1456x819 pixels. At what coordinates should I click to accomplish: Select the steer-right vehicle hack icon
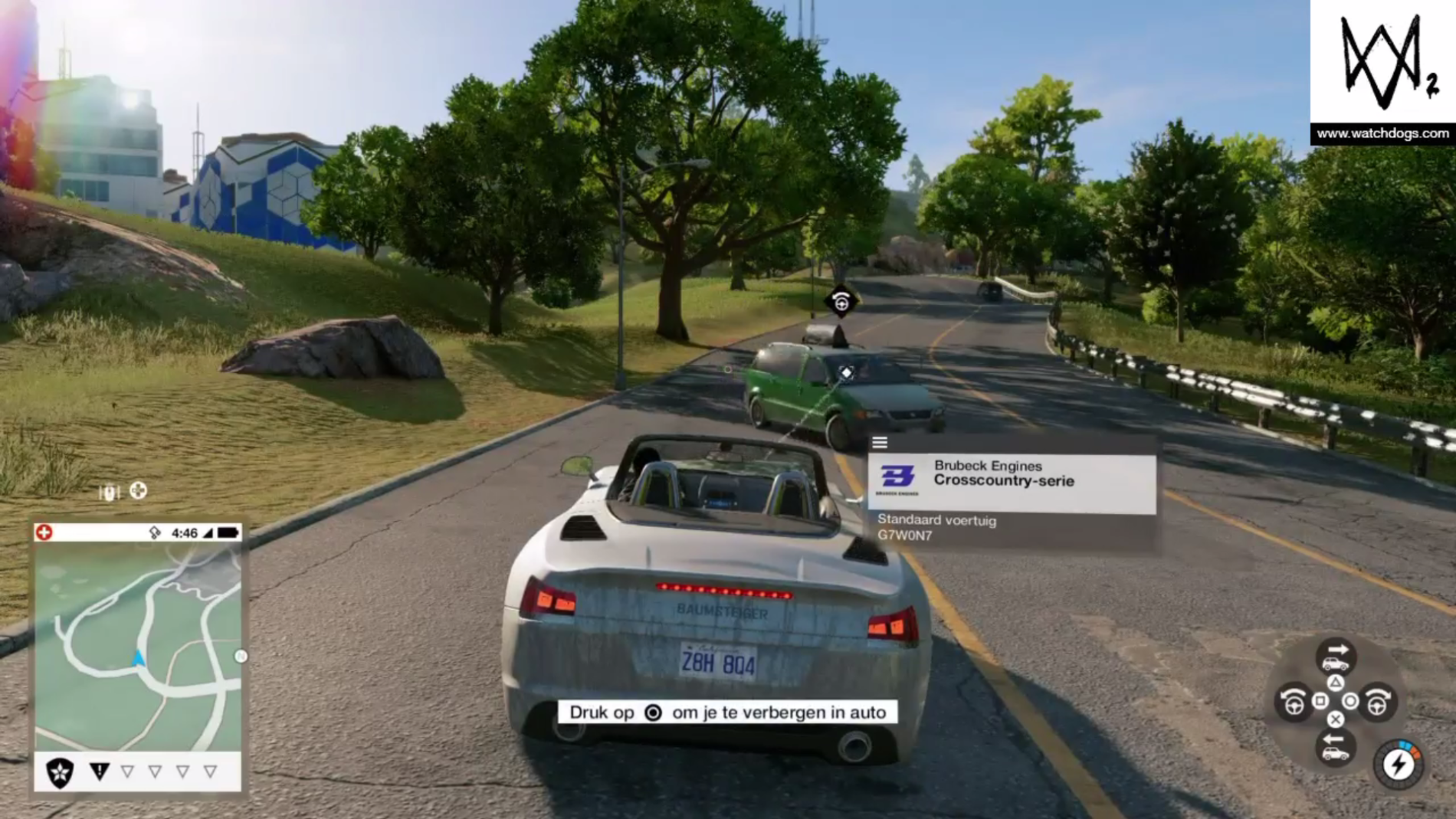1377,703
